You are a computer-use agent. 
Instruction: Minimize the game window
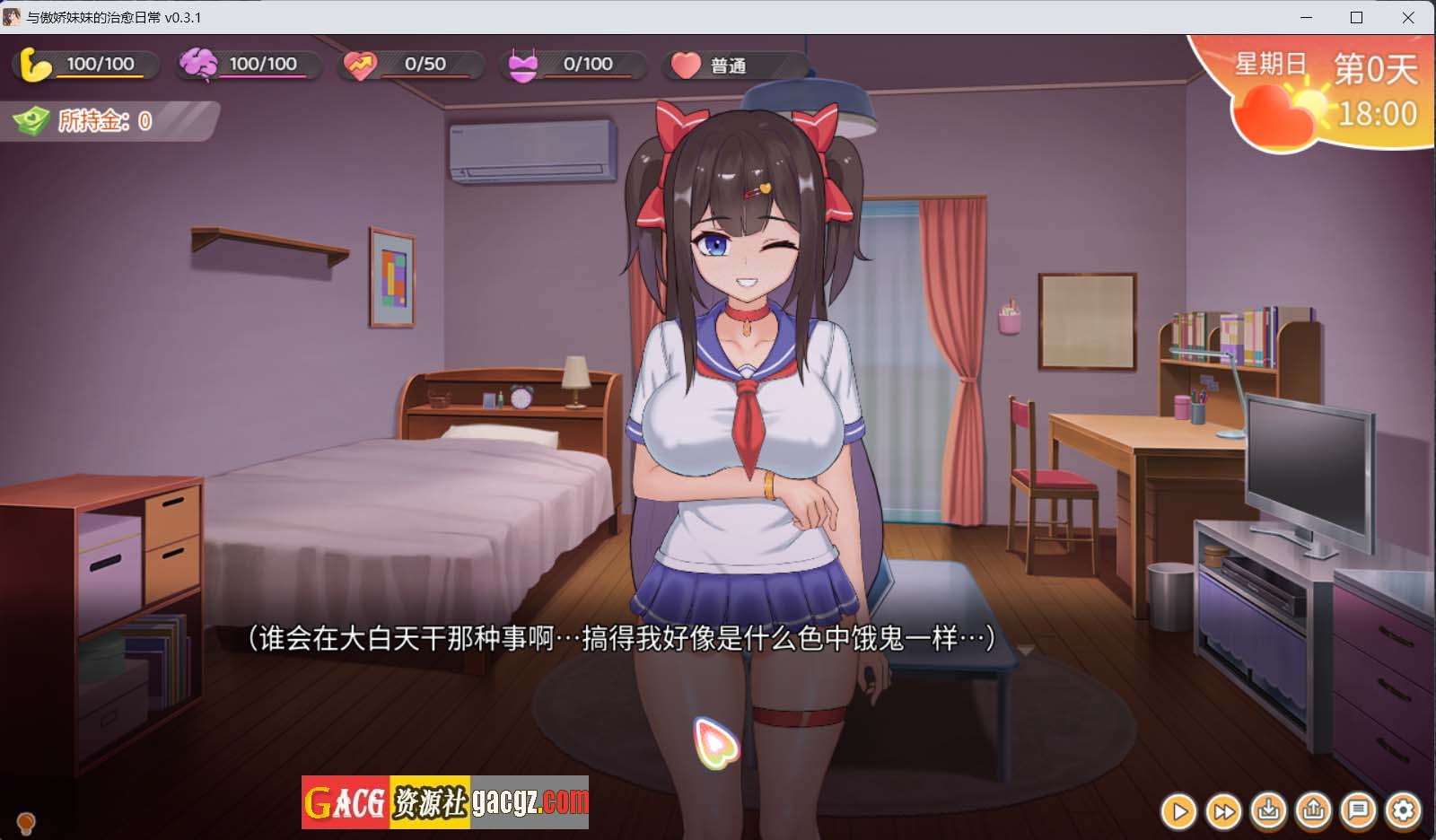[x=1306, y=17]
